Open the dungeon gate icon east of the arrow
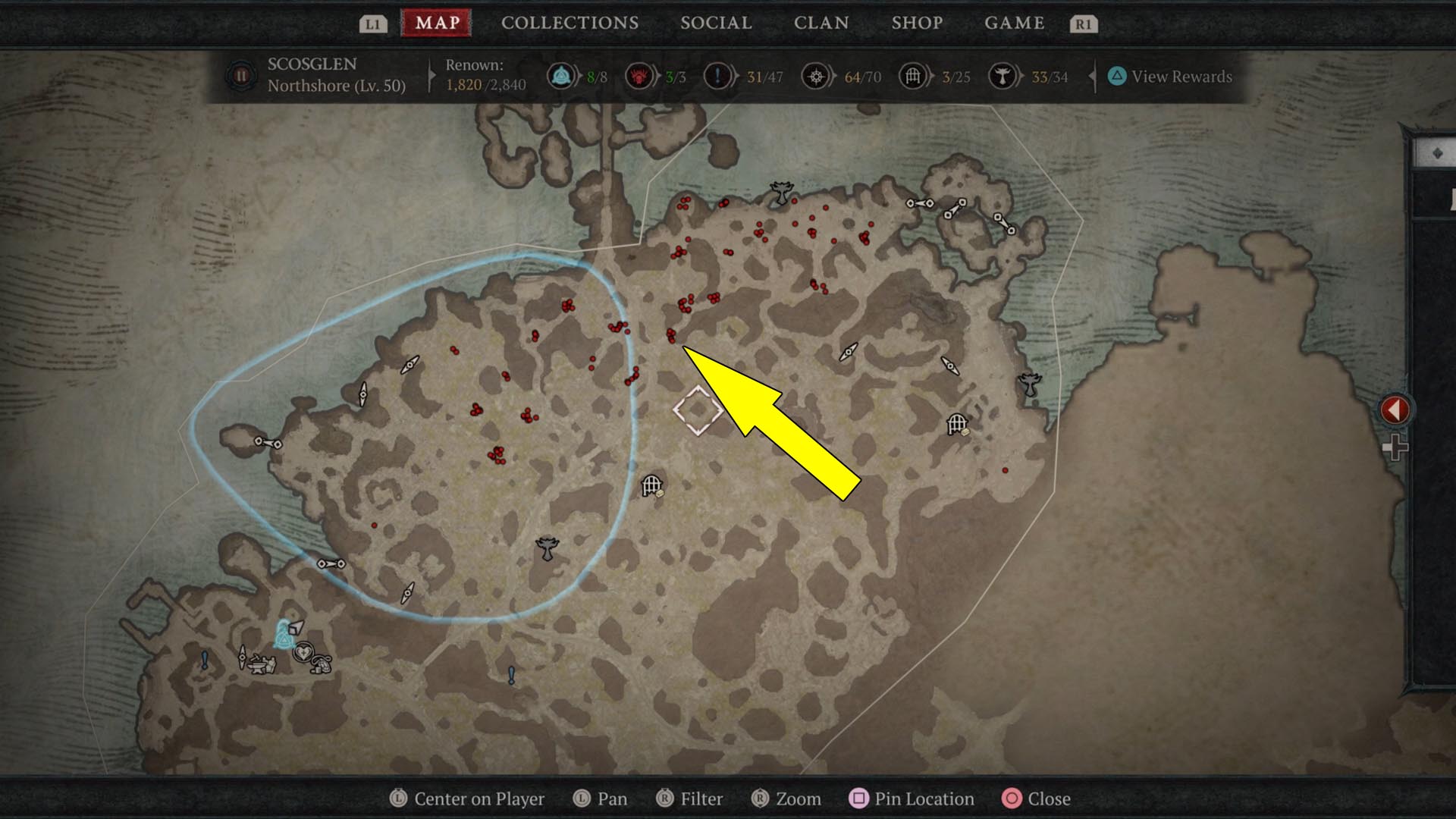The image size is (1456, 819). [957, 422]
